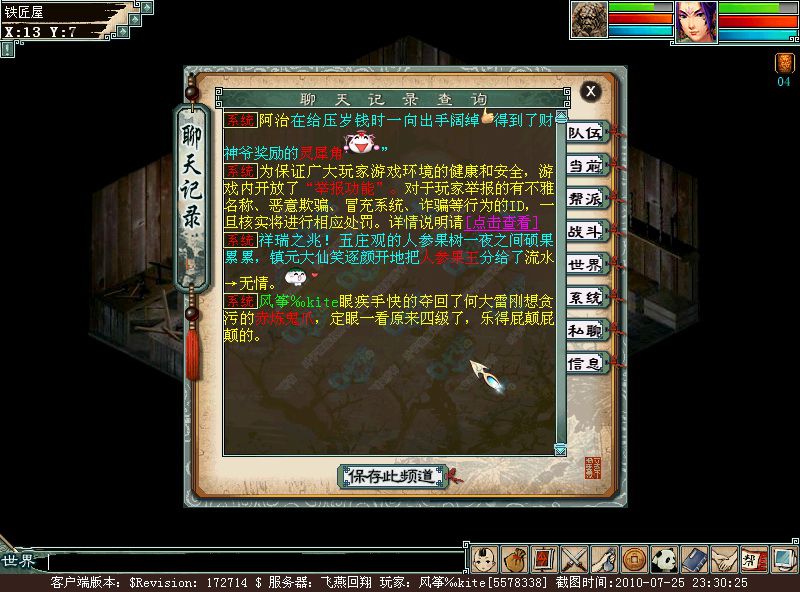800x592 pixels.
Task: Click the crossed swords attack icon
Action: point(574,559)
